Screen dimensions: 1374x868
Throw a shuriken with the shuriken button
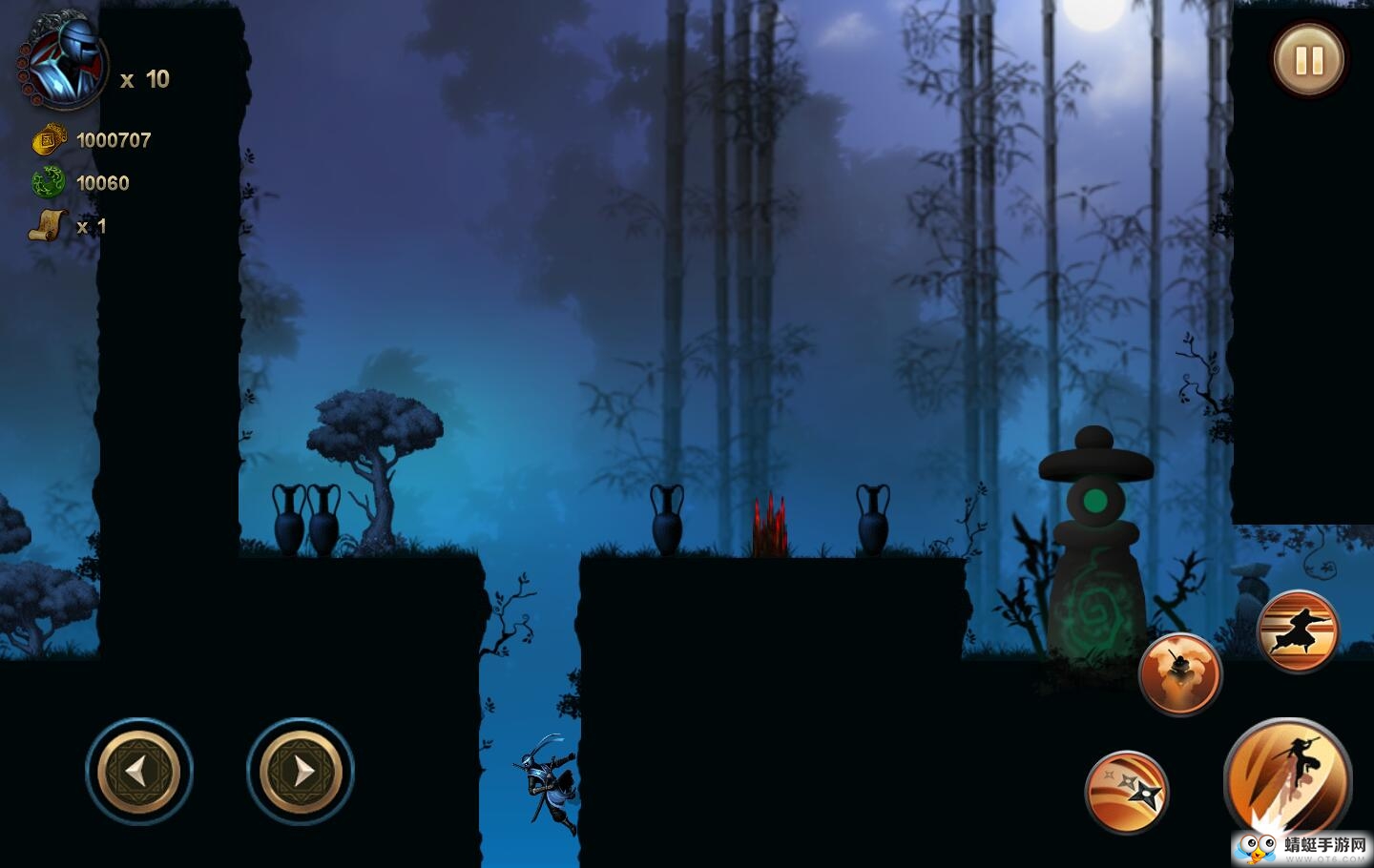tap(1127, 792)
